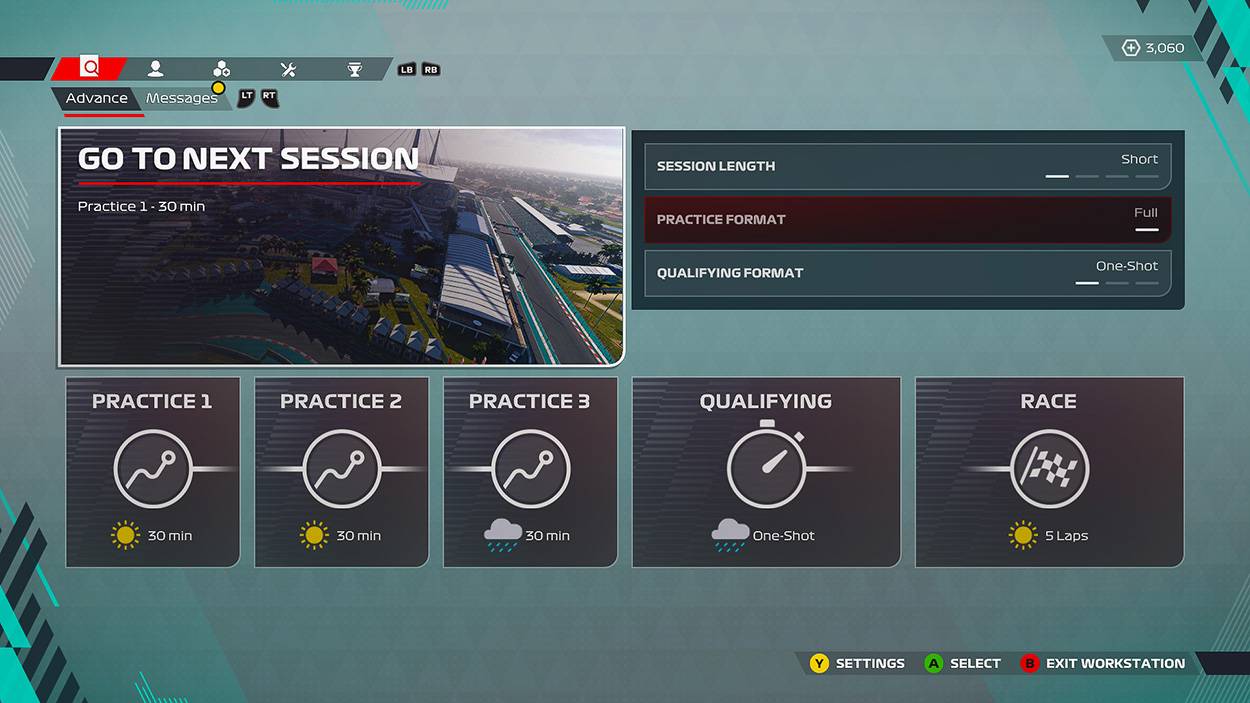Select the red magnifier workstation tab

[x=90, y=68]
